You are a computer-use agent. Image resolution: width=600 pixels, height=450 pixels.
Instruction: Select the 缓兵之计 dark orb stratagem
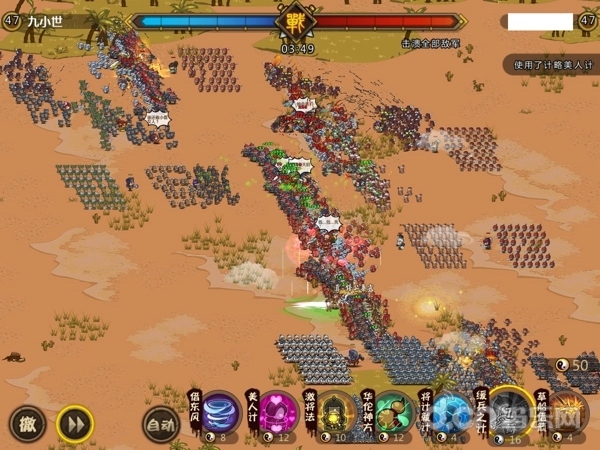coord(510,411)
